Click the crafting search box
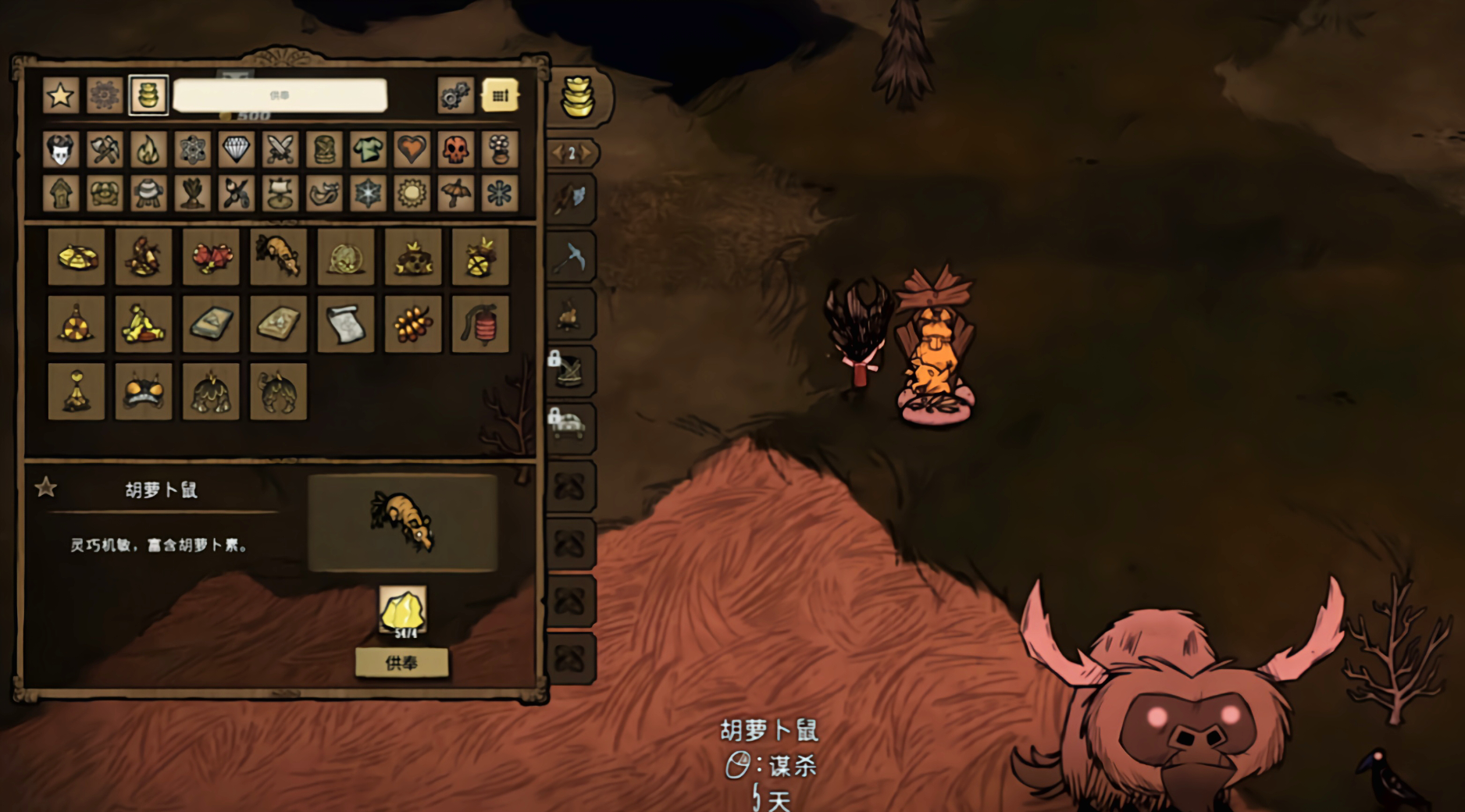The image size is (1465, 812). click(x=280, y=96)
